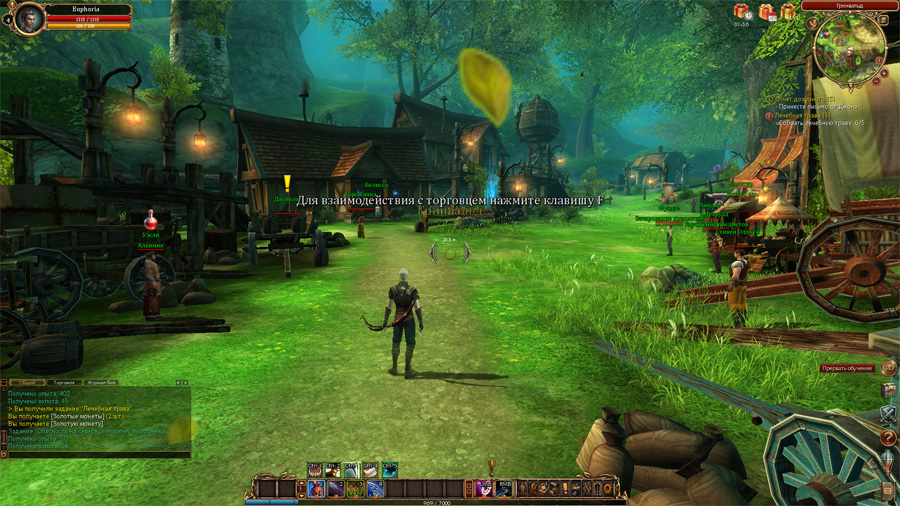Open the crossed swords icon on right edge
This screenshot has height=506, width=900.
click(888, 414)
